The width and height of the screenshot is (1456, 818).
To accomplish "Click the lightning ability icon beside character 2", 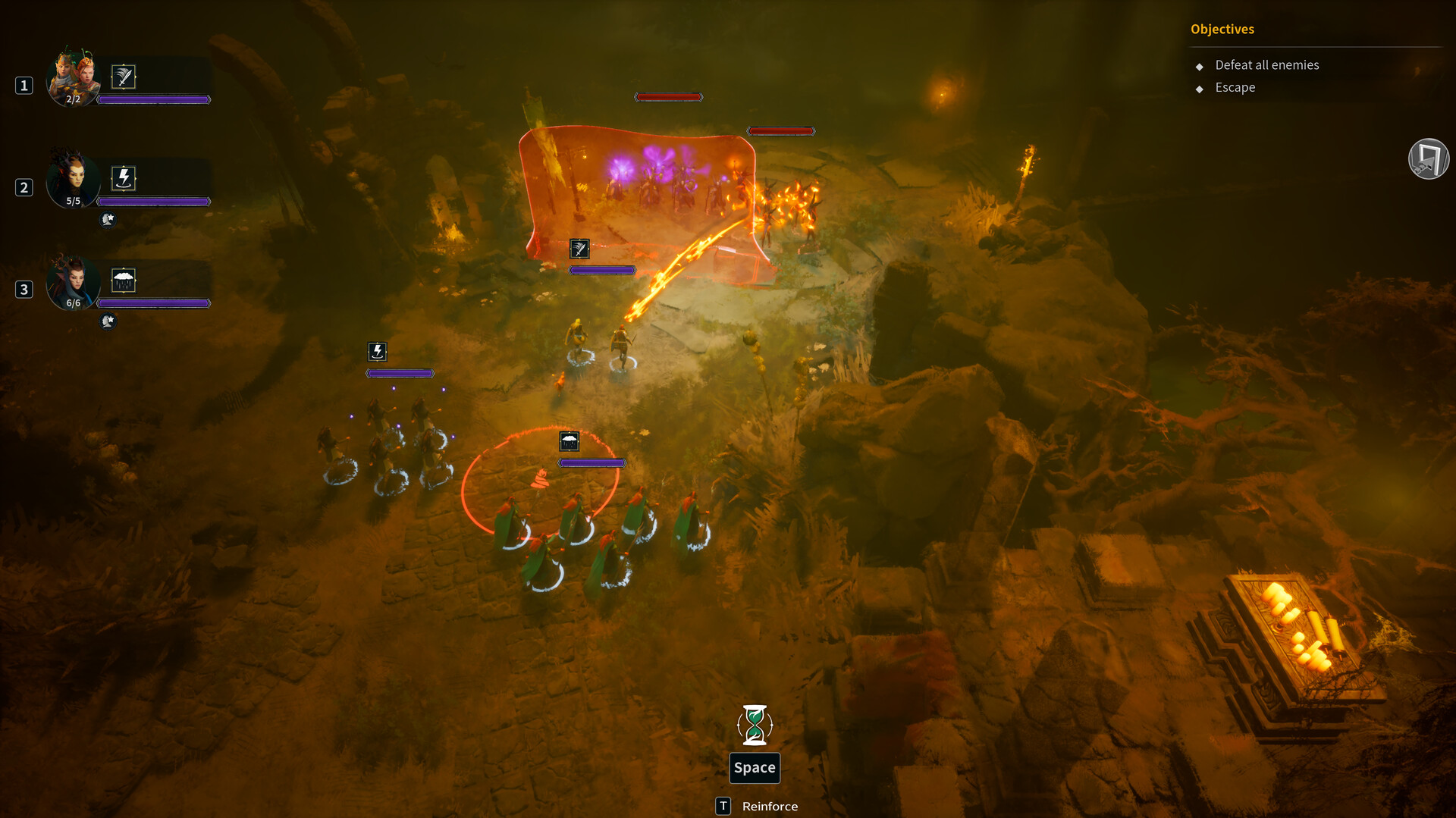I will coord(124,177).
